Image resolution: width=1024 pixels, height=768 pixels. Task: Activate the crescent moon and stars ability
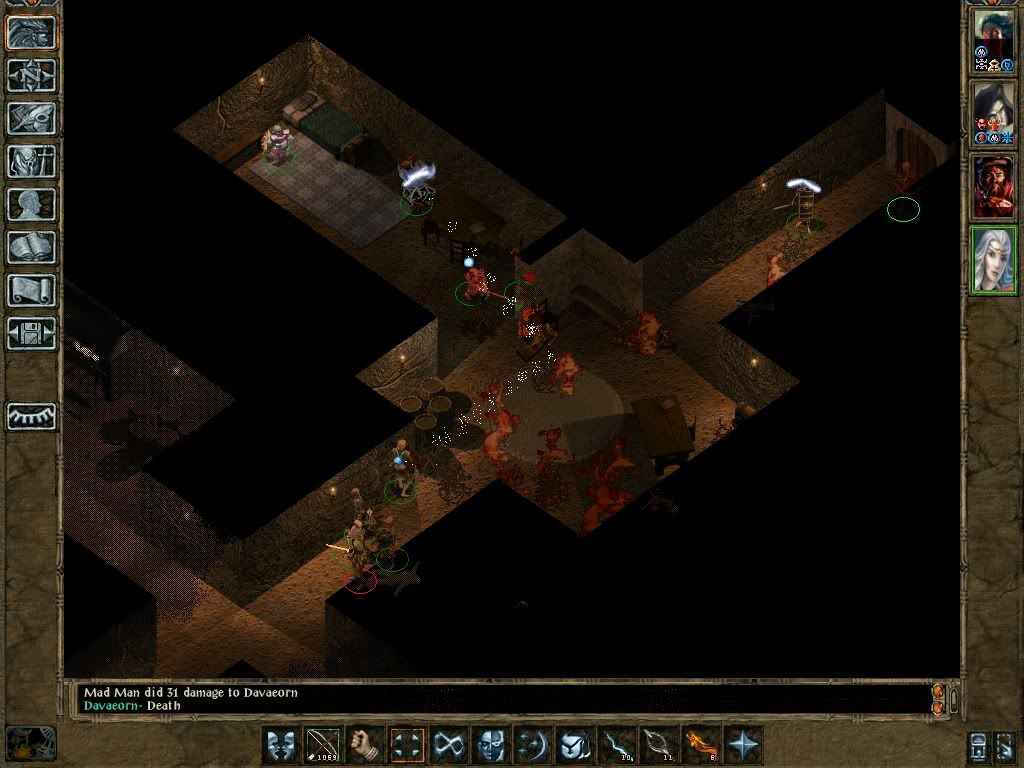coord(533,745)
